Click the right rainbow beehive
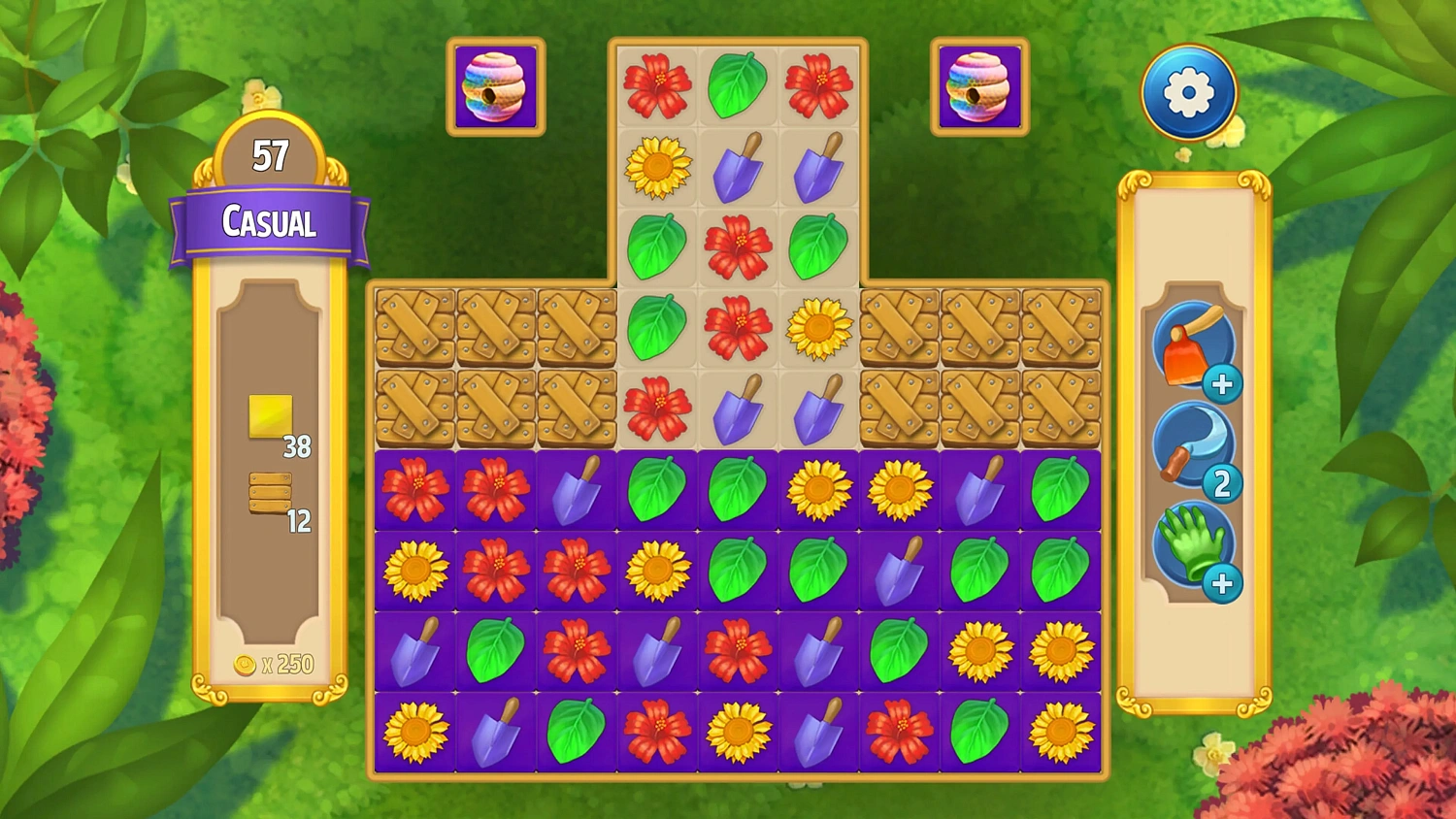This screenshot has height=819, width=1456. pyautogui.click(x=977, y=87)
